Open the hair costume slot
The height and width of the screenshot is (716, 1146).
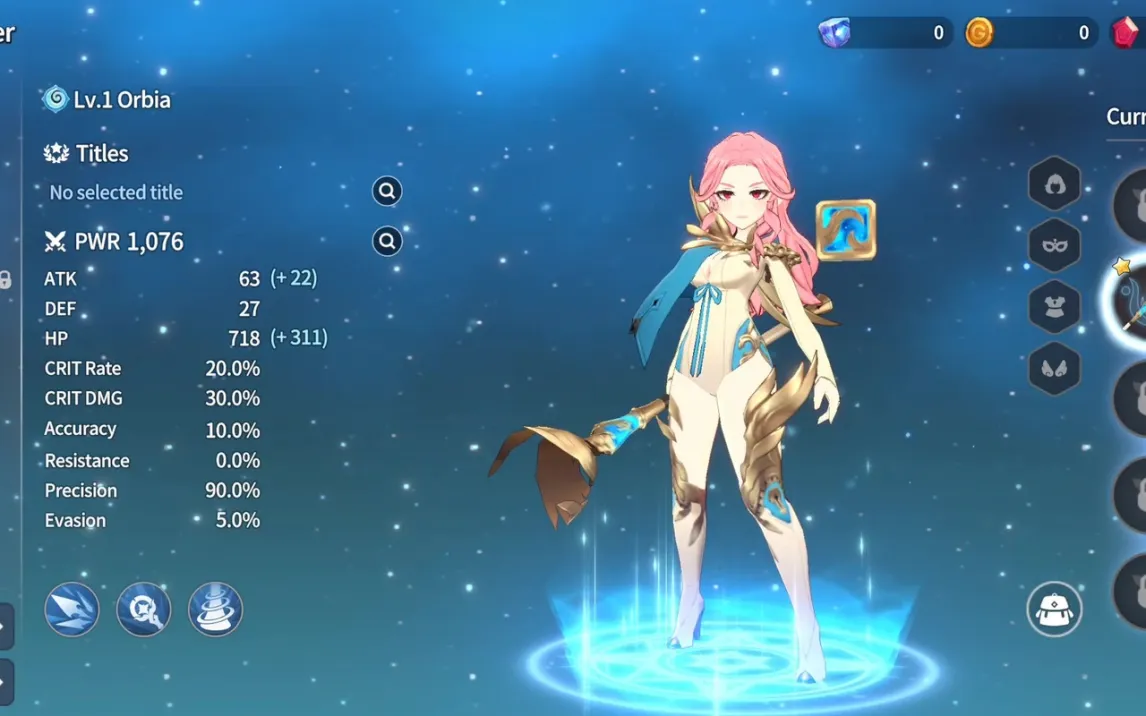click(1054, 184)
